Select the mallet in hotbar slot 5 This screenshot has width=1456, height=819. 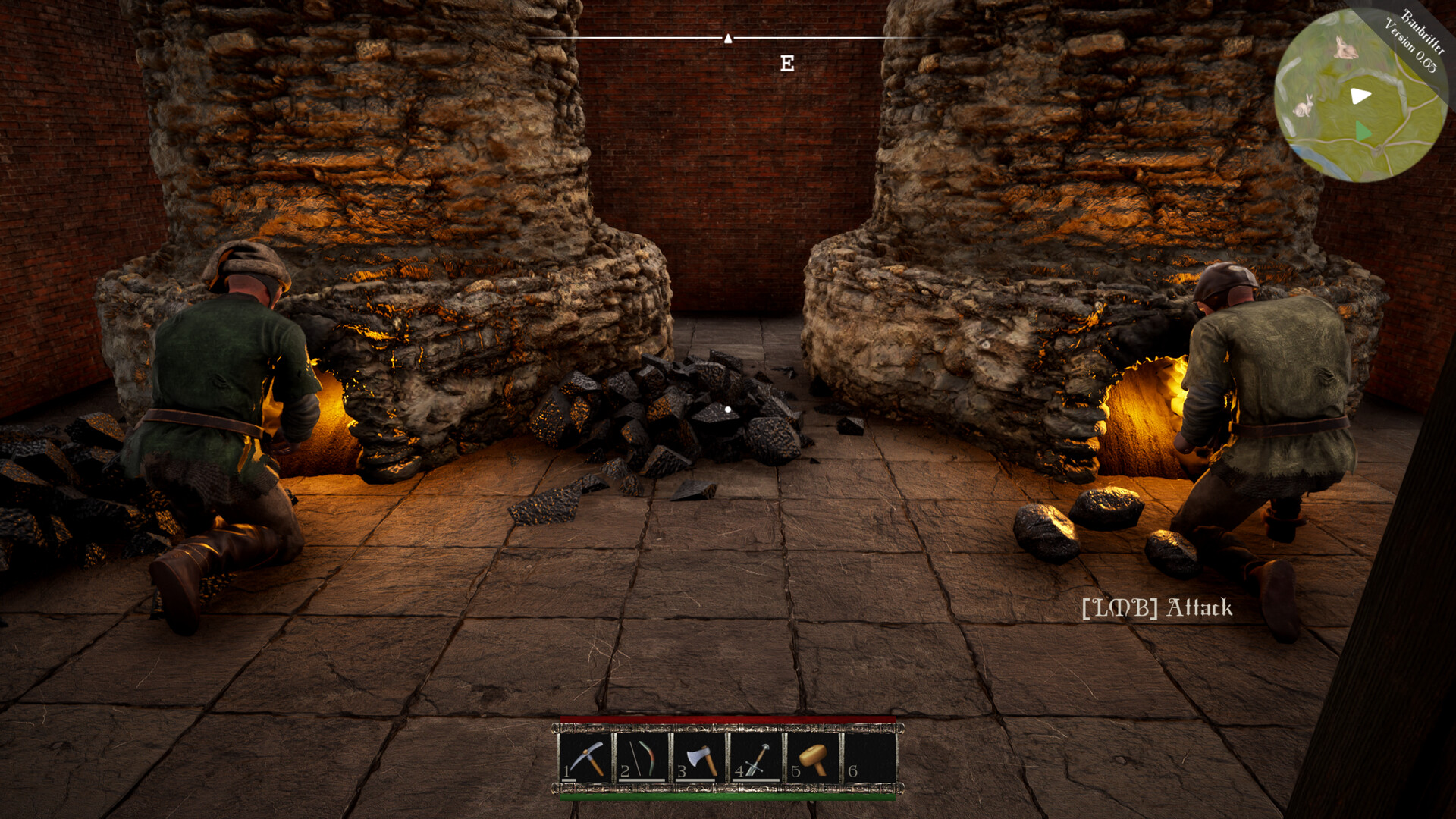(x=812, y=755)
